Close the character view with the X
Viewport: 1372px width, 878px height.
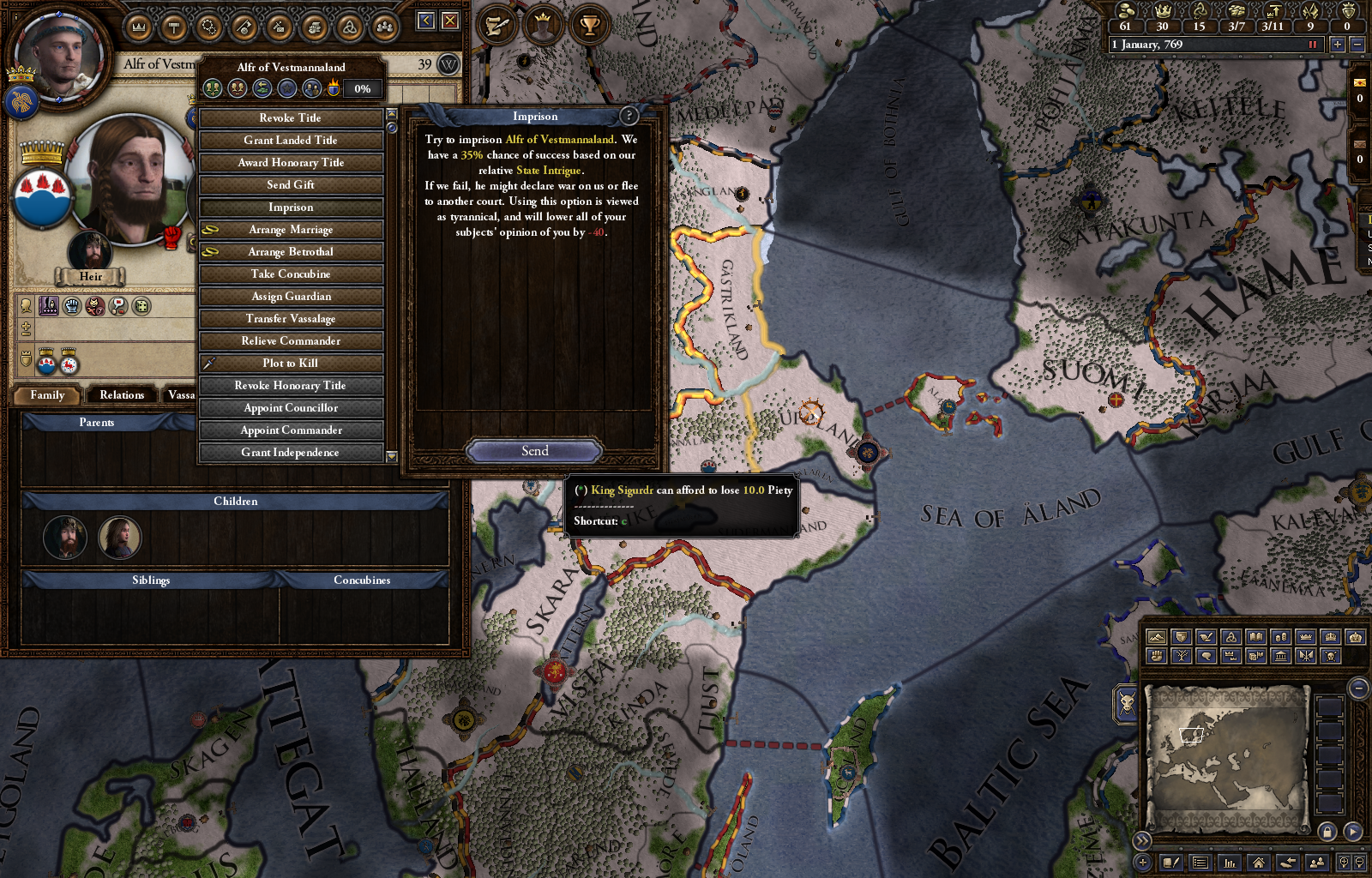(450, 21)
